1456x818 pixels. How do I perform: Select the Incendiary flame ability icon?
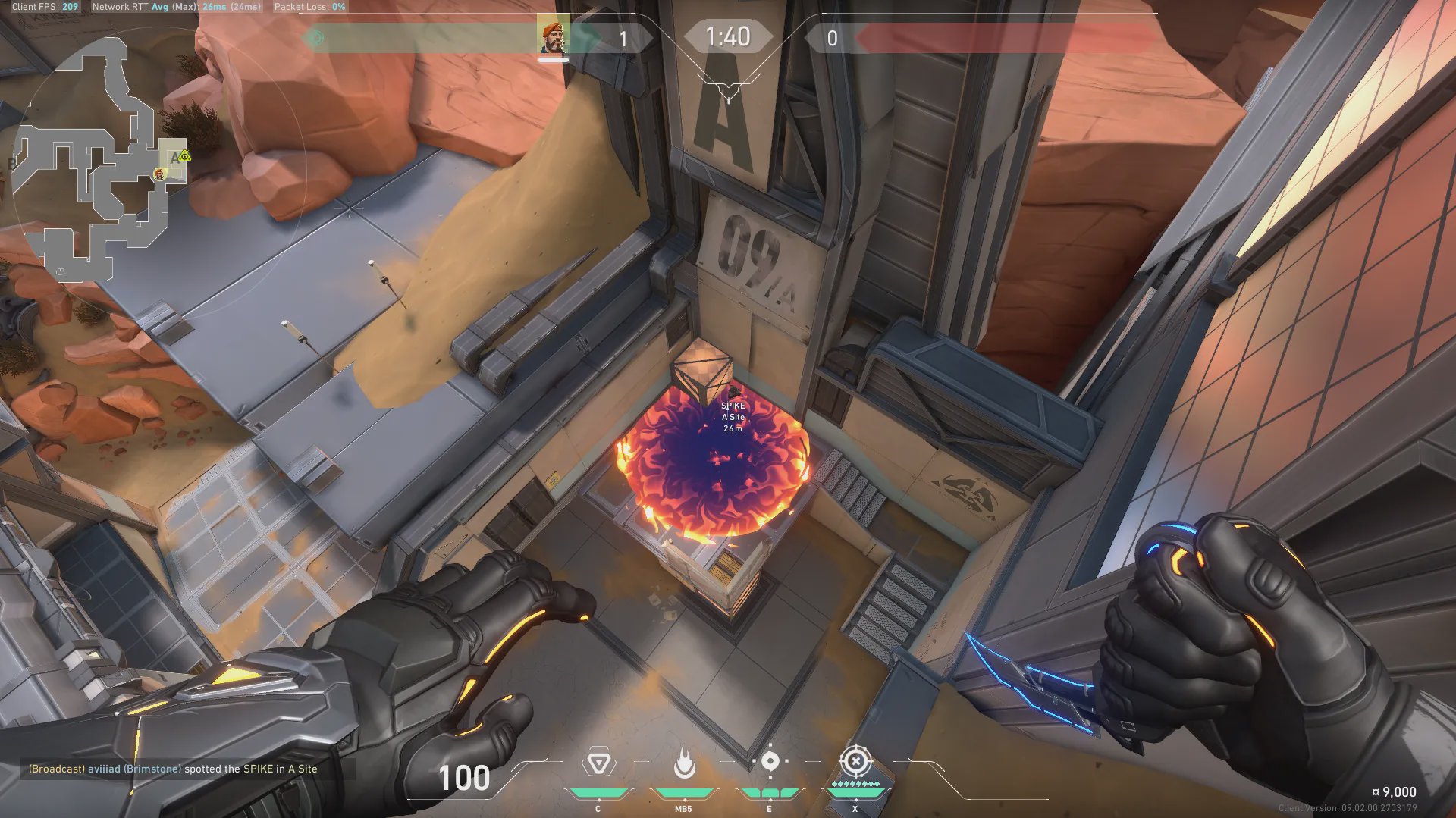pyautogui.click(x=684, y=763)
